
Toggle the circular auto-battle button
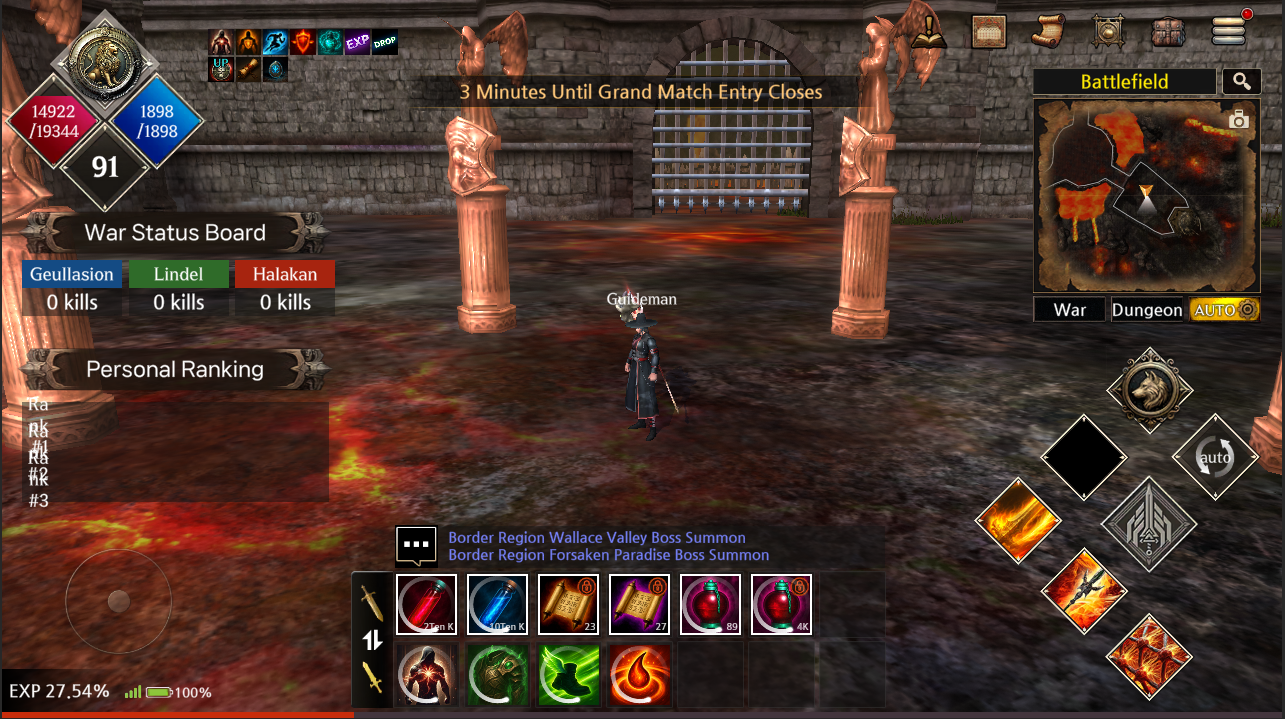(x=1216, y=458)
